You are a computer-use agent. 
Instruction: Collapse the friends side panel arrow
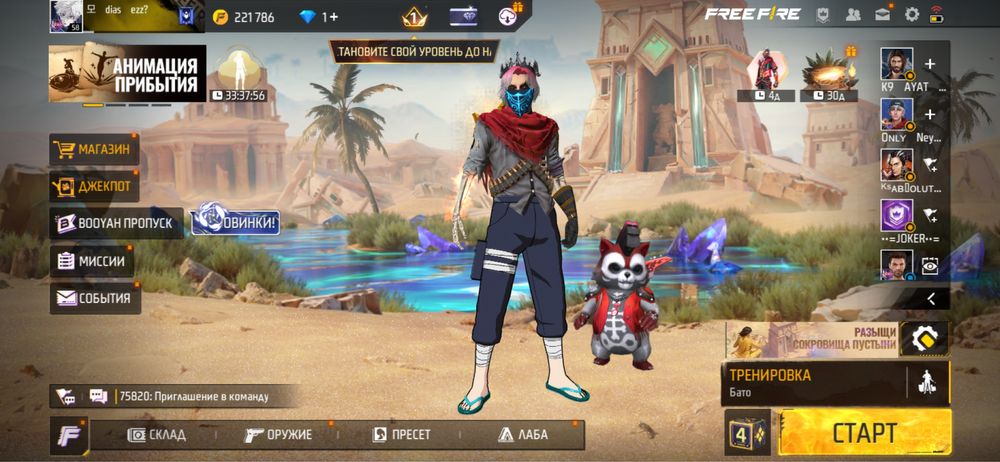coord(930,298)
